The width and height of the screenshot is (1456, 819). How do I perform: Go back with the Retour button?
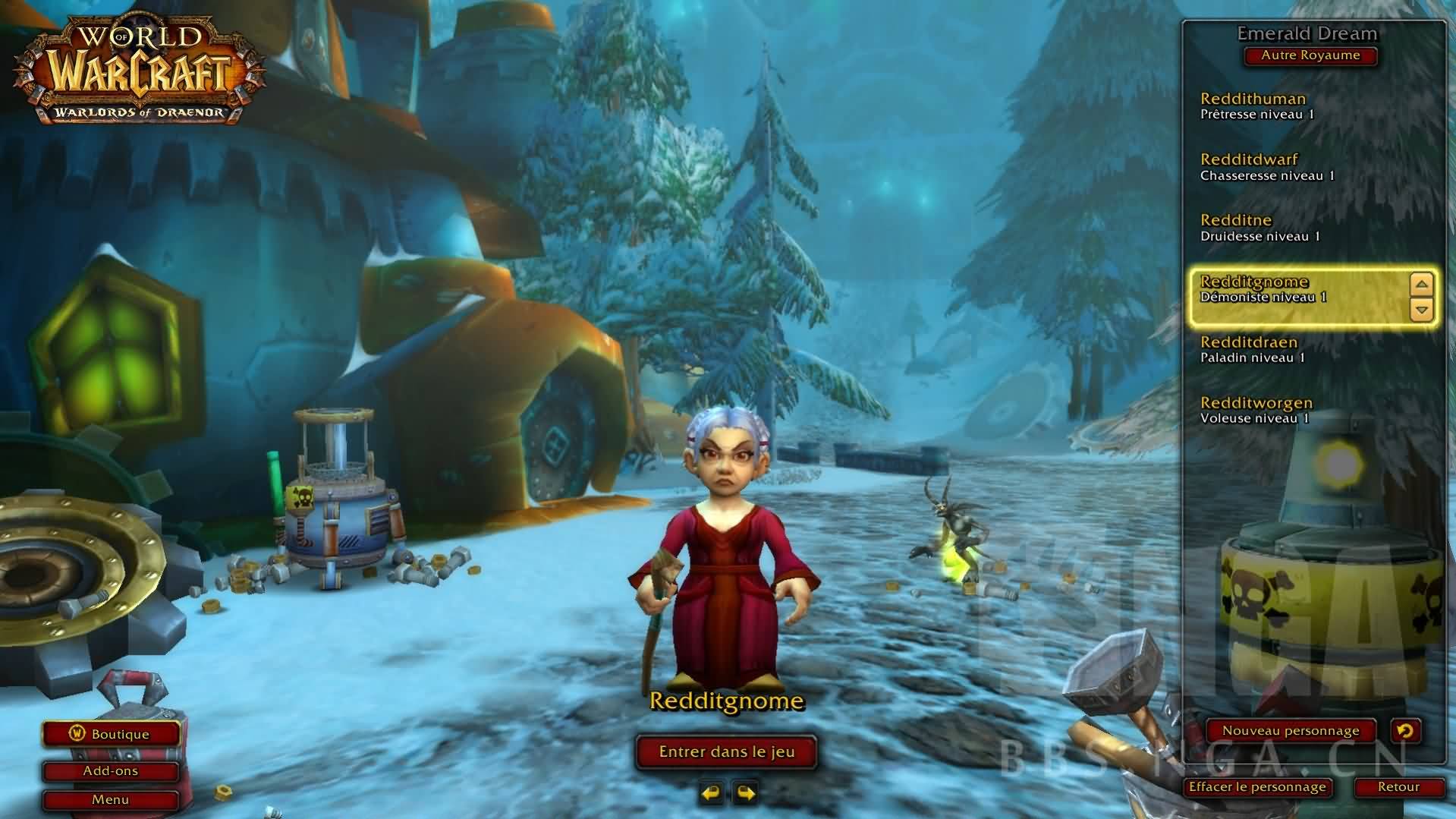pyautogui.click(x=1398, y=787)
